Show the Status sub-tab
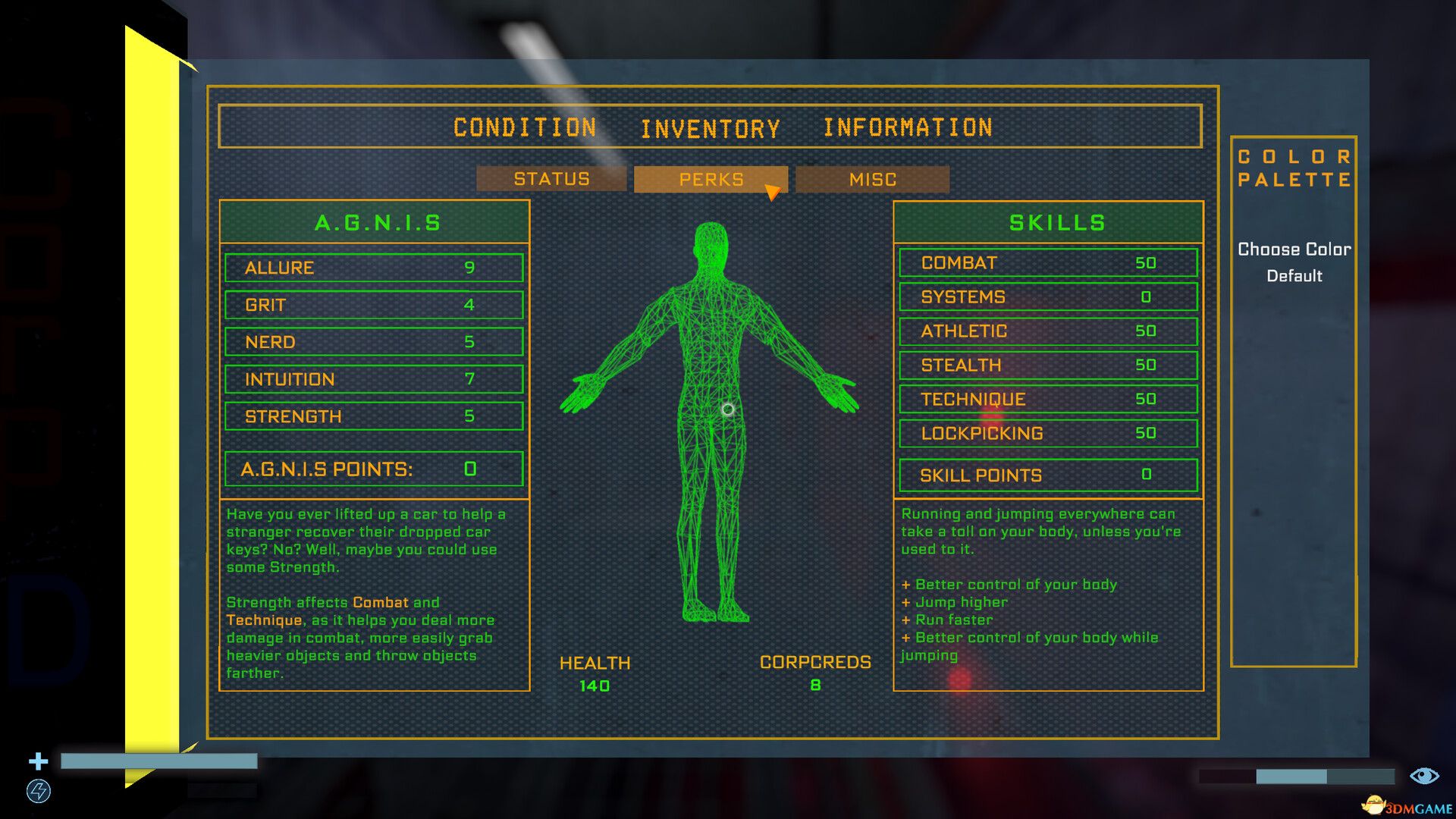1456x819 pixels. coord(551,179)
